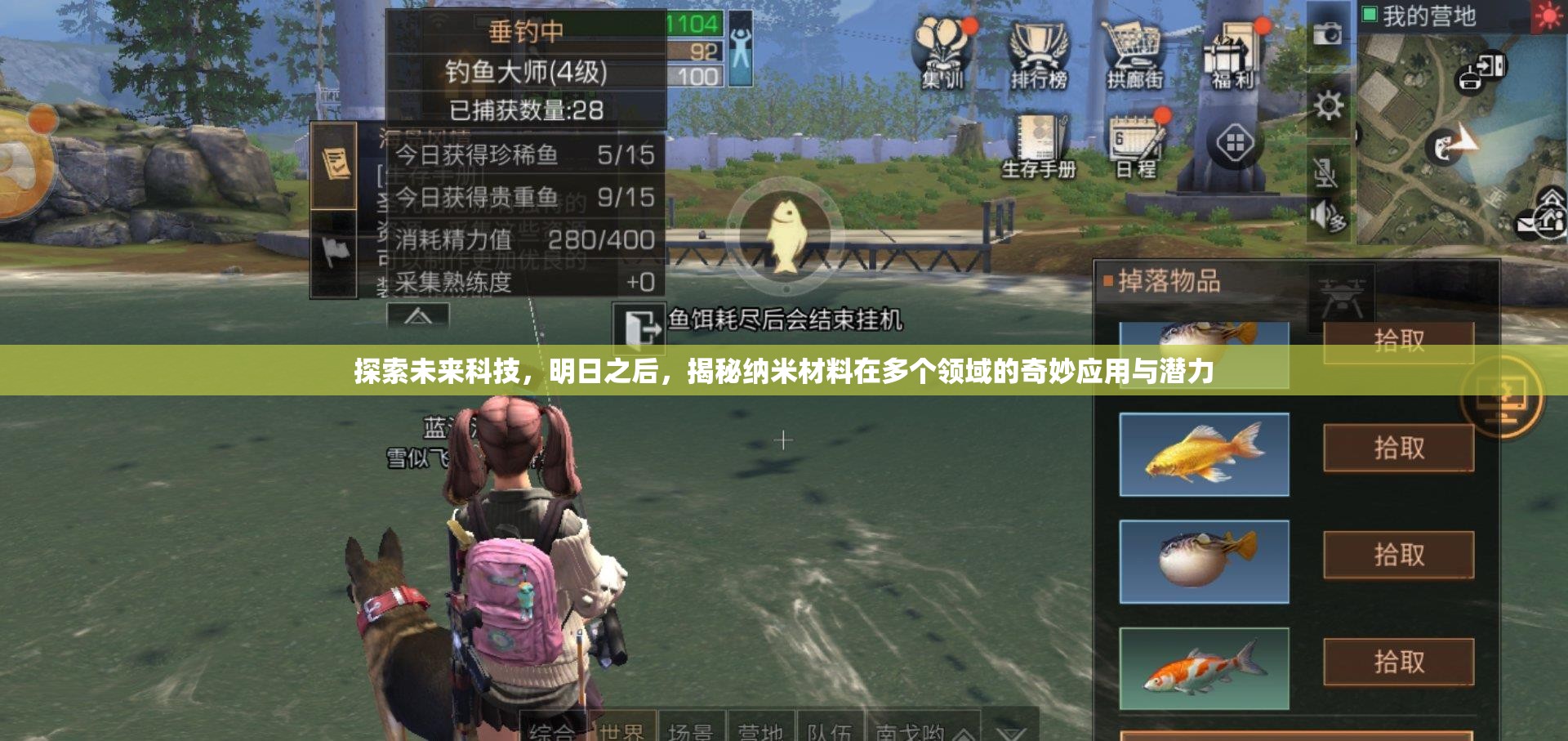Switch to the 营地 chat tab
The width and height of the screenshot is (1568, 741).
[759, 731]
